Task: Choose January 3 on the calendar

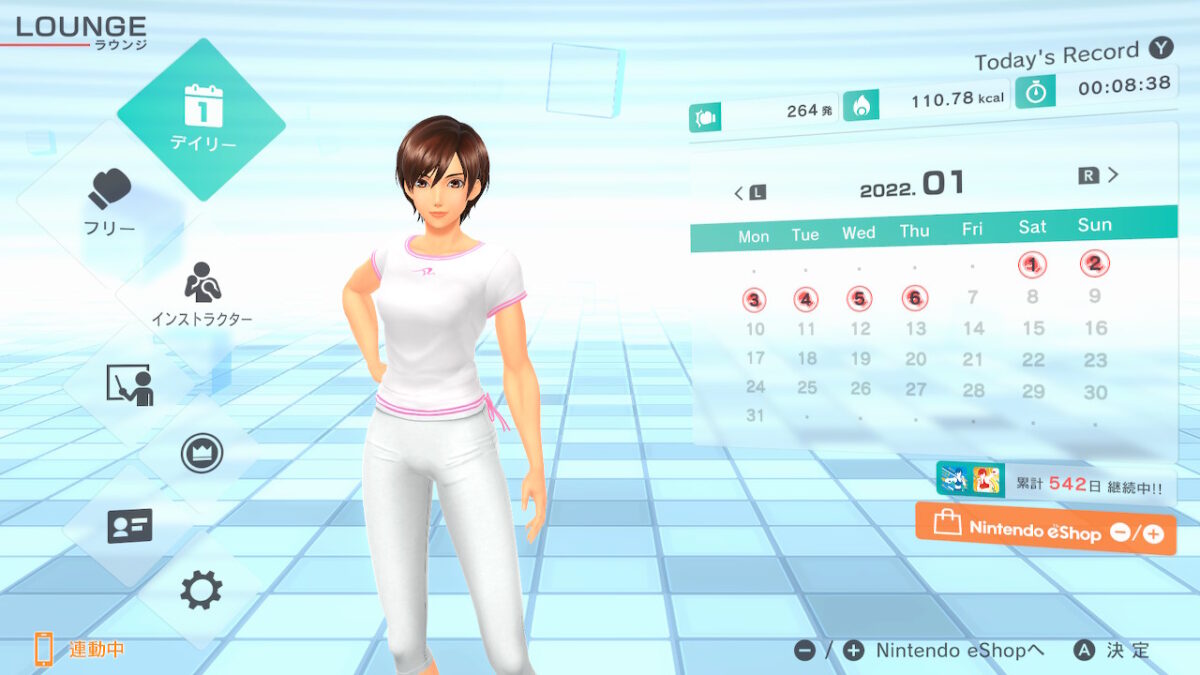Action: (754, 300)
